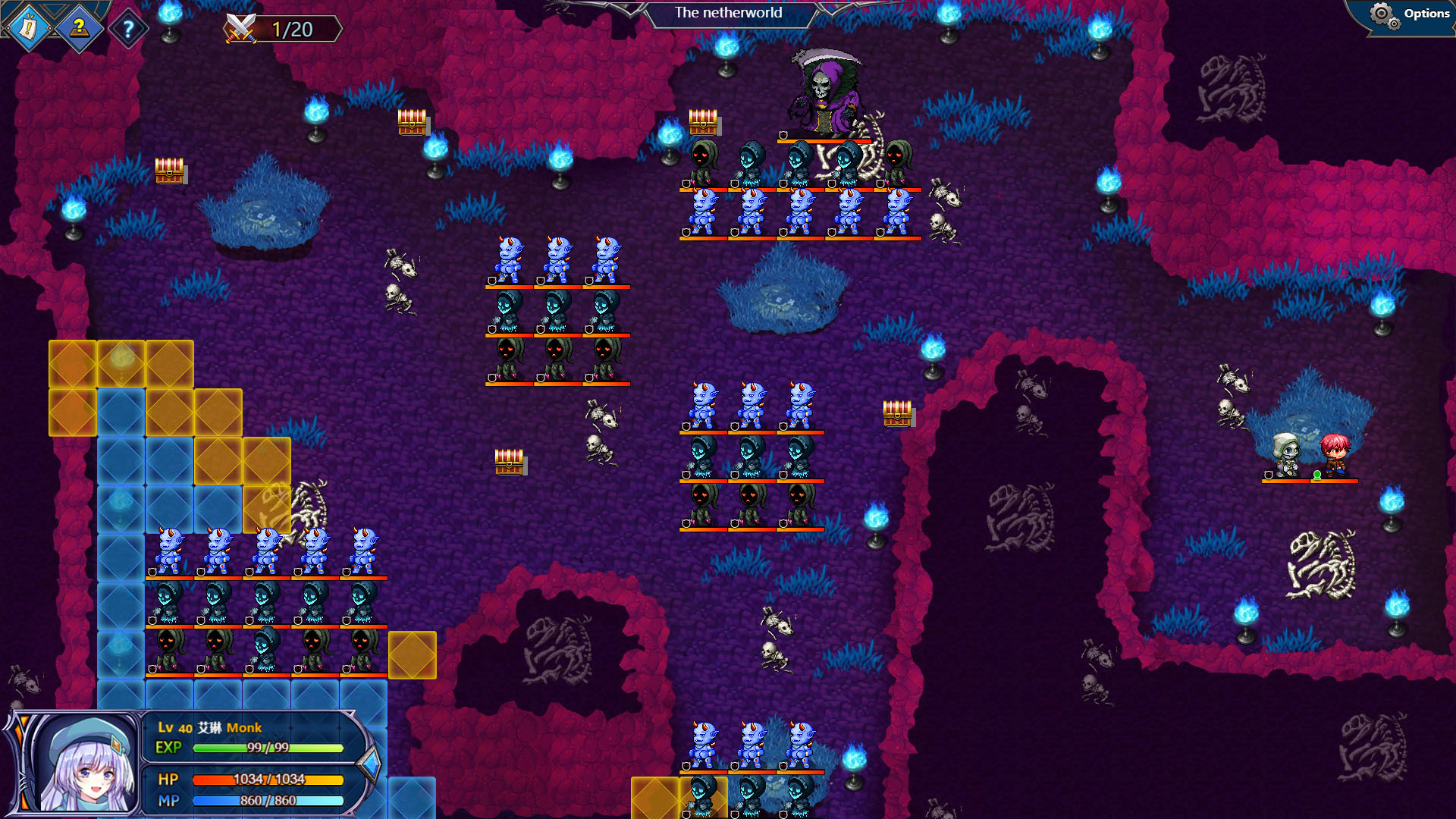Select the purple grim reaper boss unit
The width and height of the screenshot is (1456, 819).
824,95
